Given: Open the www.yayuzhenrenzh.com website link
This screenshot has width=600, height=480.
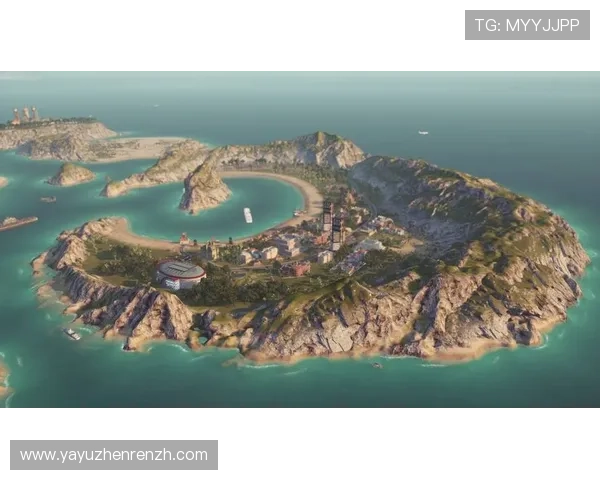Looking at the screenshot, I should tap(114, 455).
